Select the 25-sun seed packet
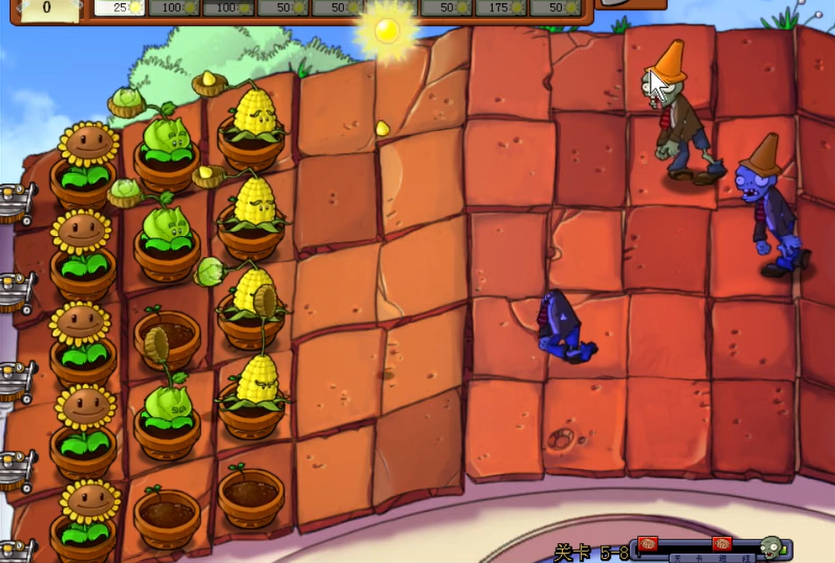 pyautogui.click(x=120, y=7)
